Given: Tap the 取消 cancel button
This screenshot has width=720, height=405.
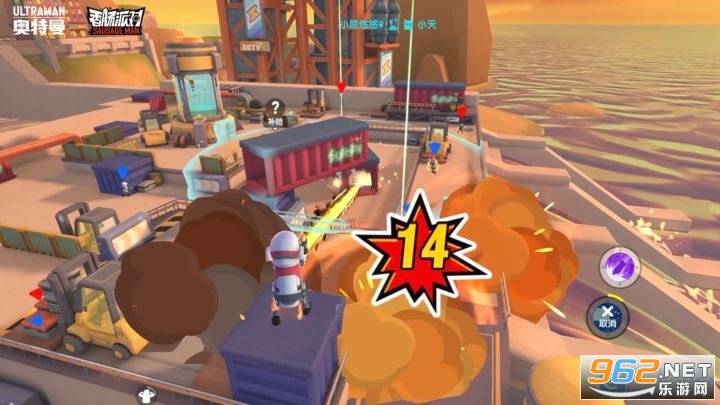Looking at the screenshot, I should tap(607, 315).
